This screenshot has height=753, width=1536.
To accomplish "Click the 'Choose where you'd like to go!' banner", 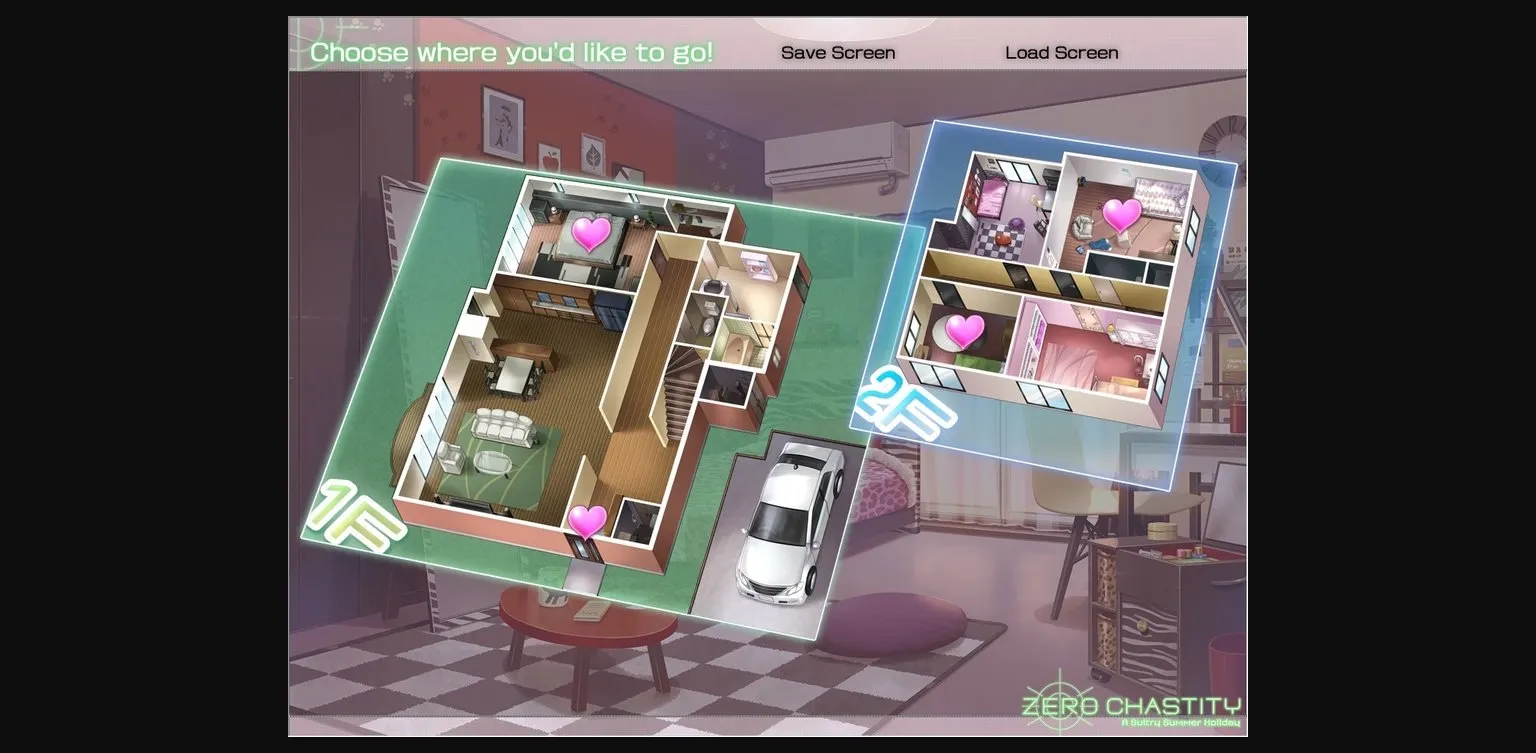I will tap(510, 52).
